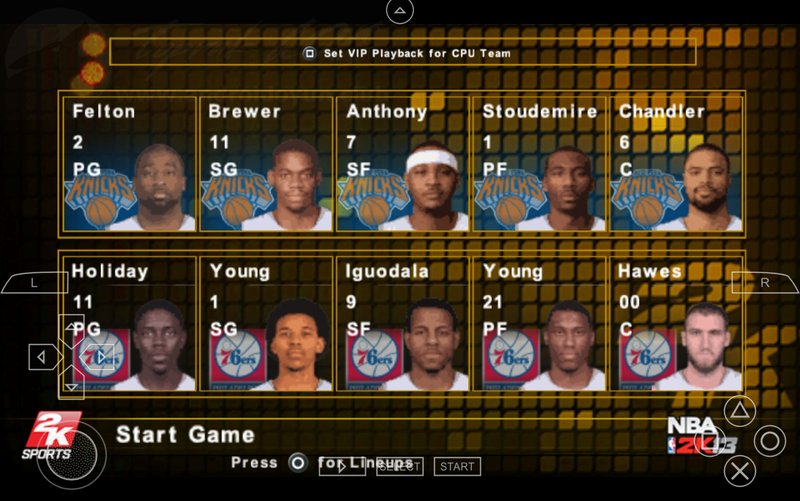Choose Chandler's center card
This screenshot has height=501, width=800.
[676, 164]
